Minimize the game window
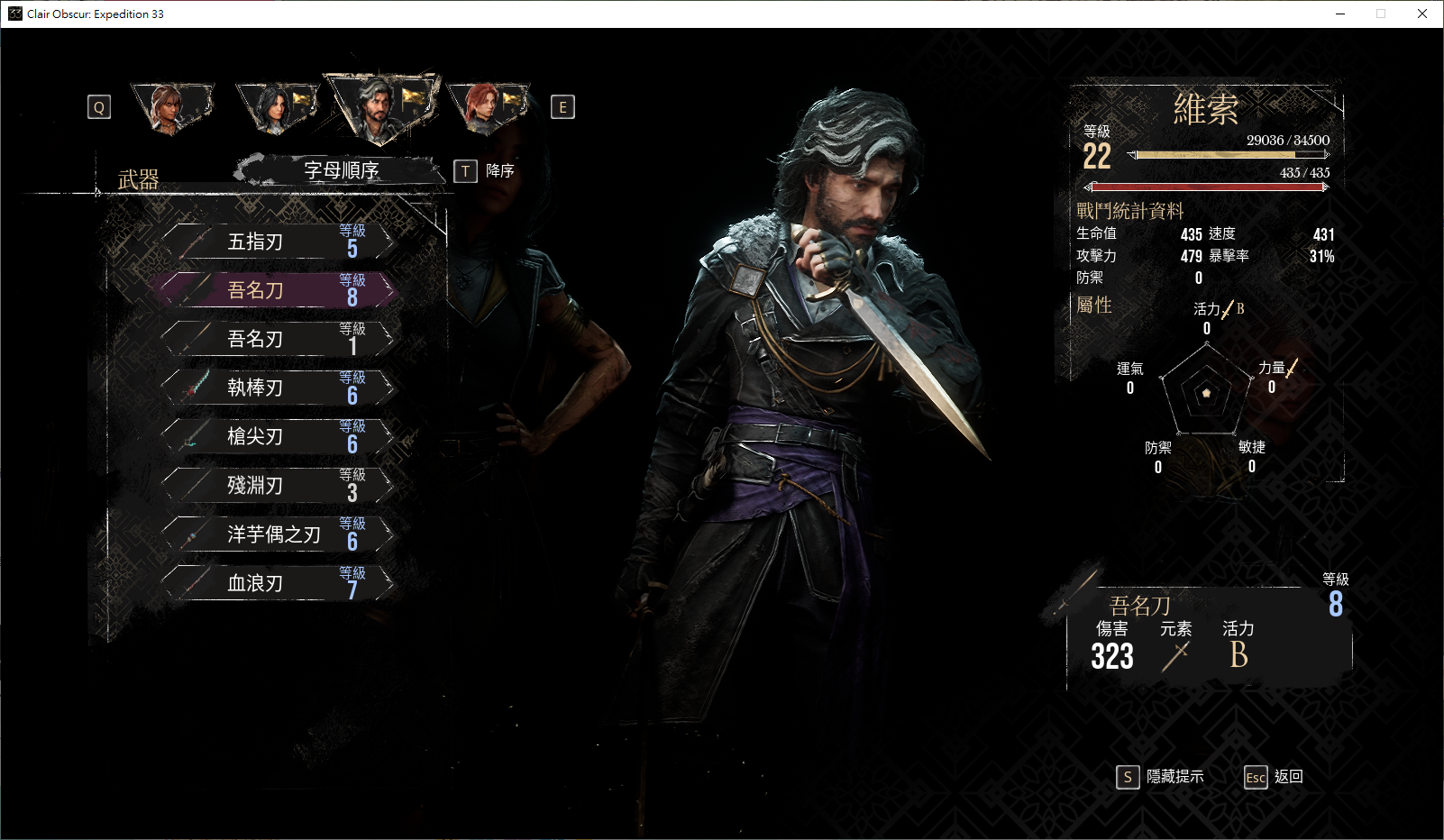The image size is (1444, 840). tap(1340, 14)
